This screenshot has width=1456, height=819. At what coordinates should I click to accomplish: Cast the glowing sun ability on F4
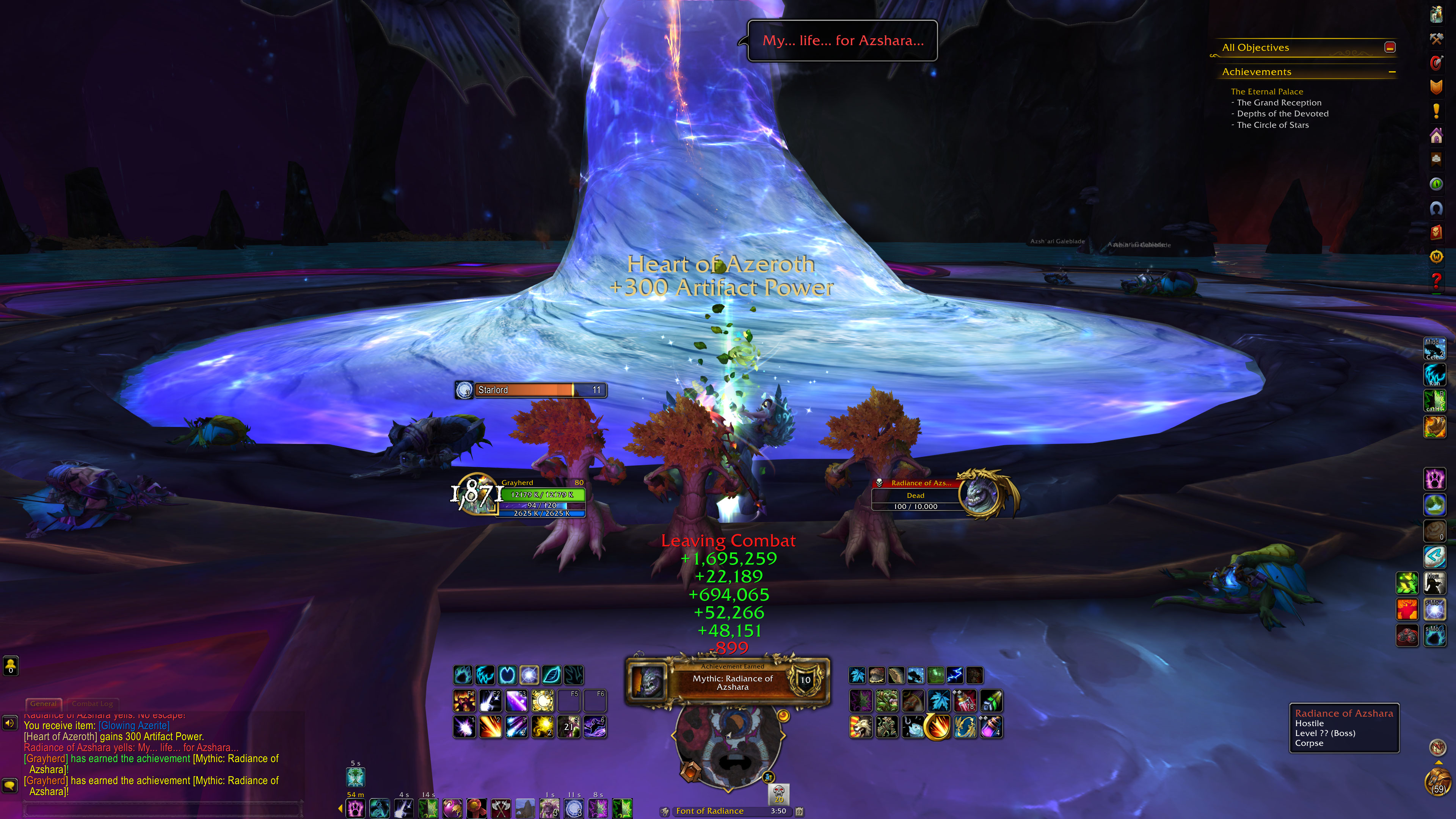(x=543, y=701)
